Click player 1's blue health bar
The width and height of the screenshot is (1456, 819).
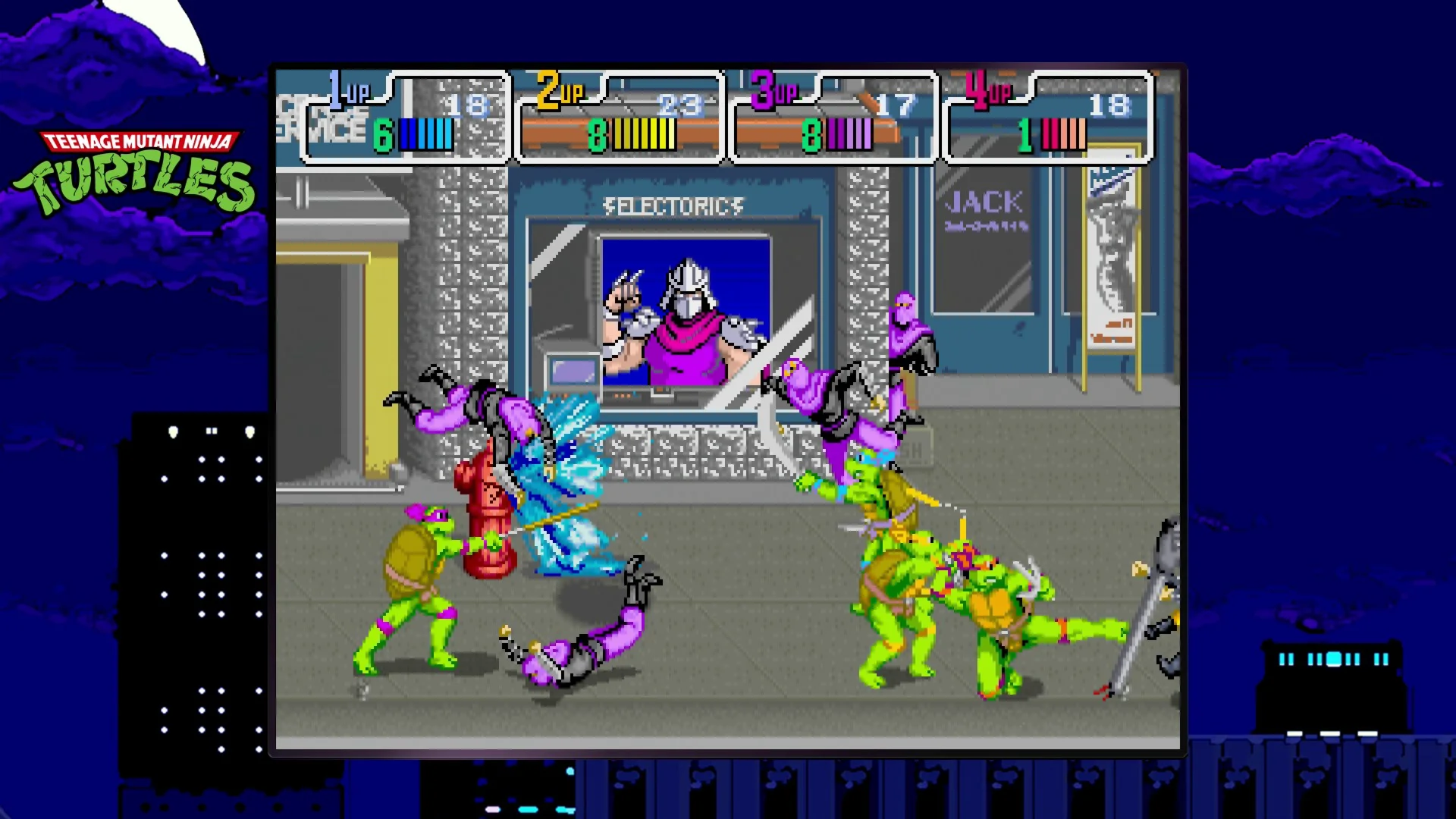[x=425, y=133]
